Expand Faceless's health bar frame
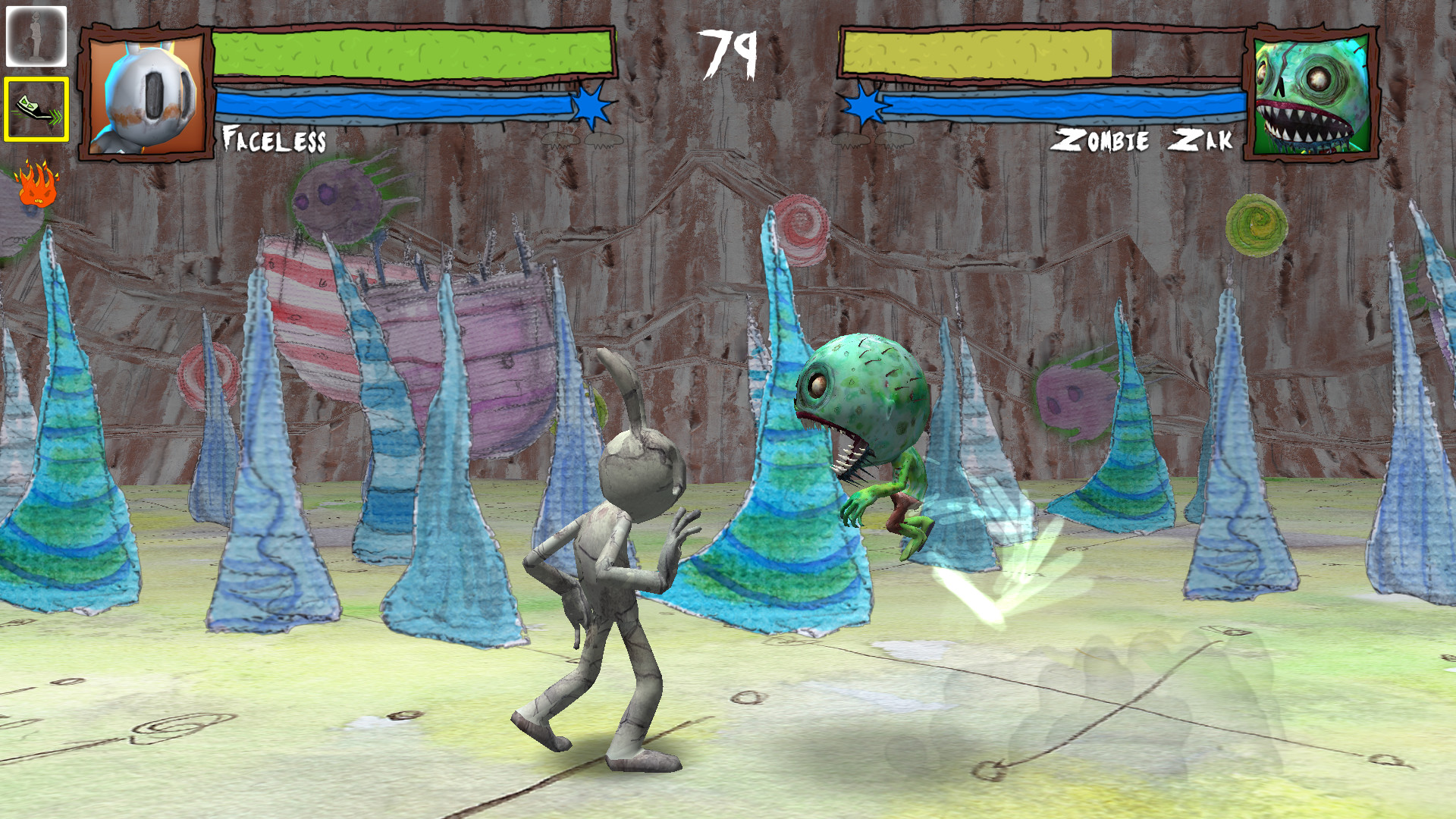Screen dimensions: 1456x819 pyautogui.click(x=413, y=55)
